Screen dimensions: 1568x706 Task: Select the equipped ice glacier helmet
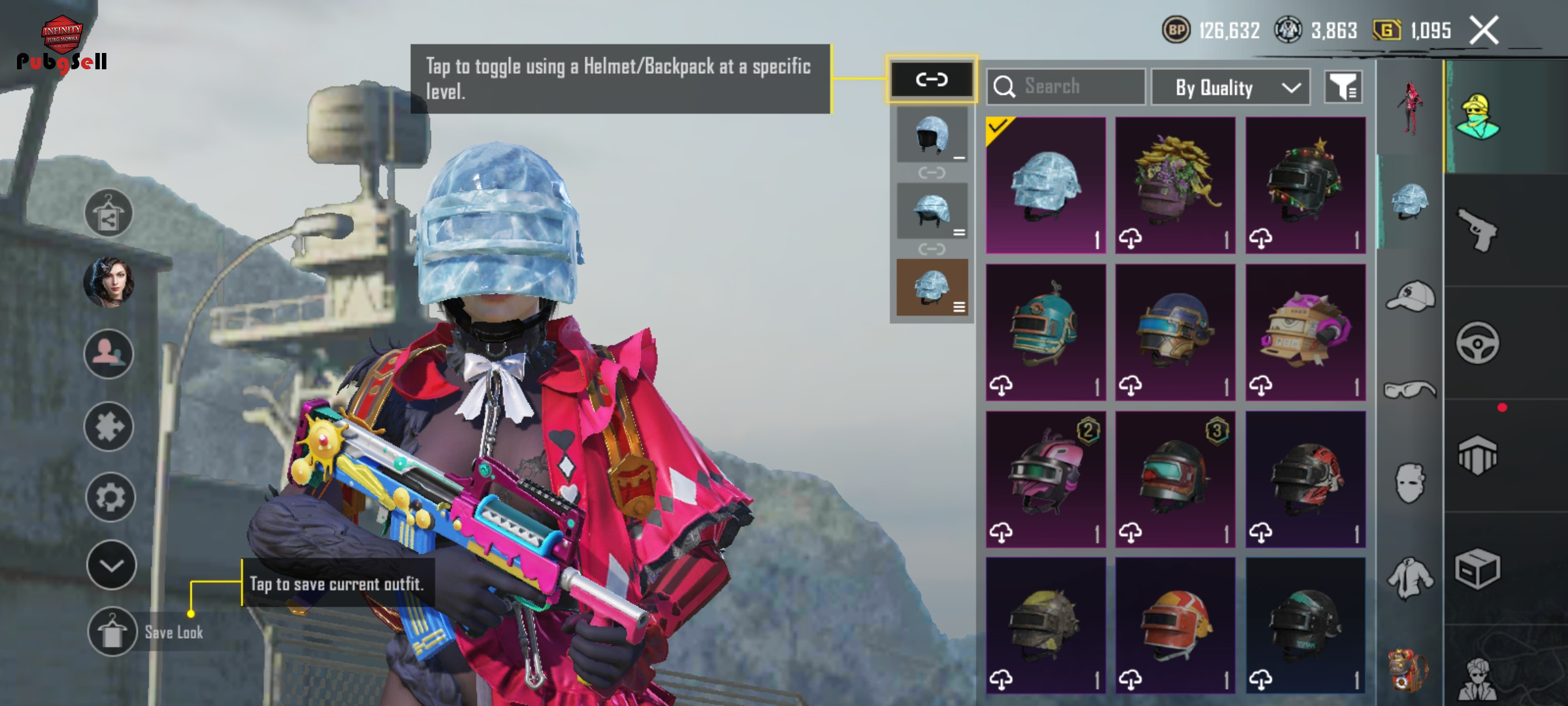click(1045, 185)
